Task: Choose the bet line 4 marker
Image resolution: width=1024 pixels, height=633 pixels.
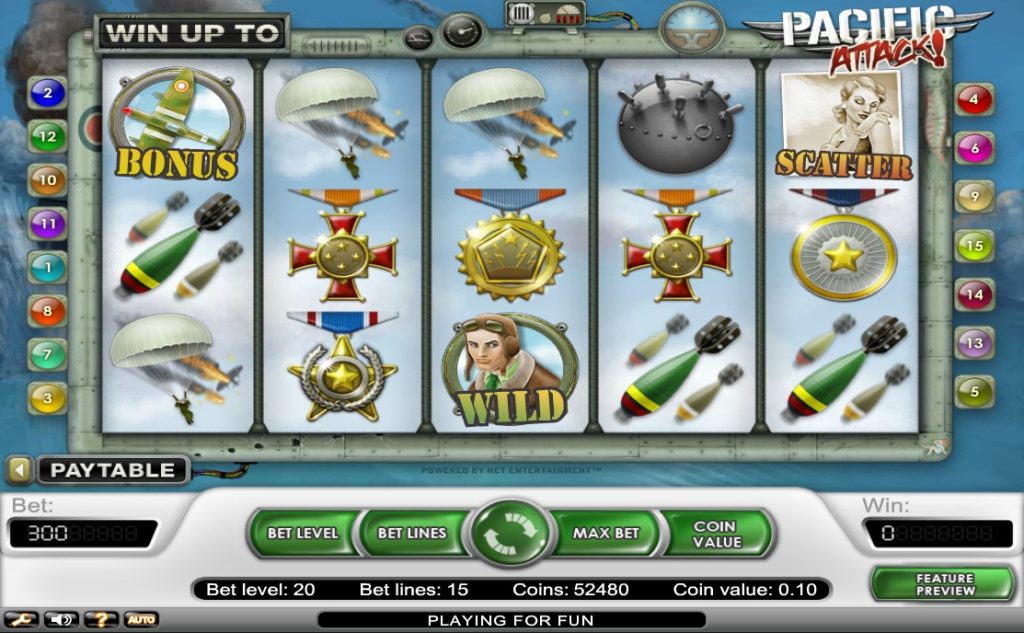Action: (x=974, y=100)
